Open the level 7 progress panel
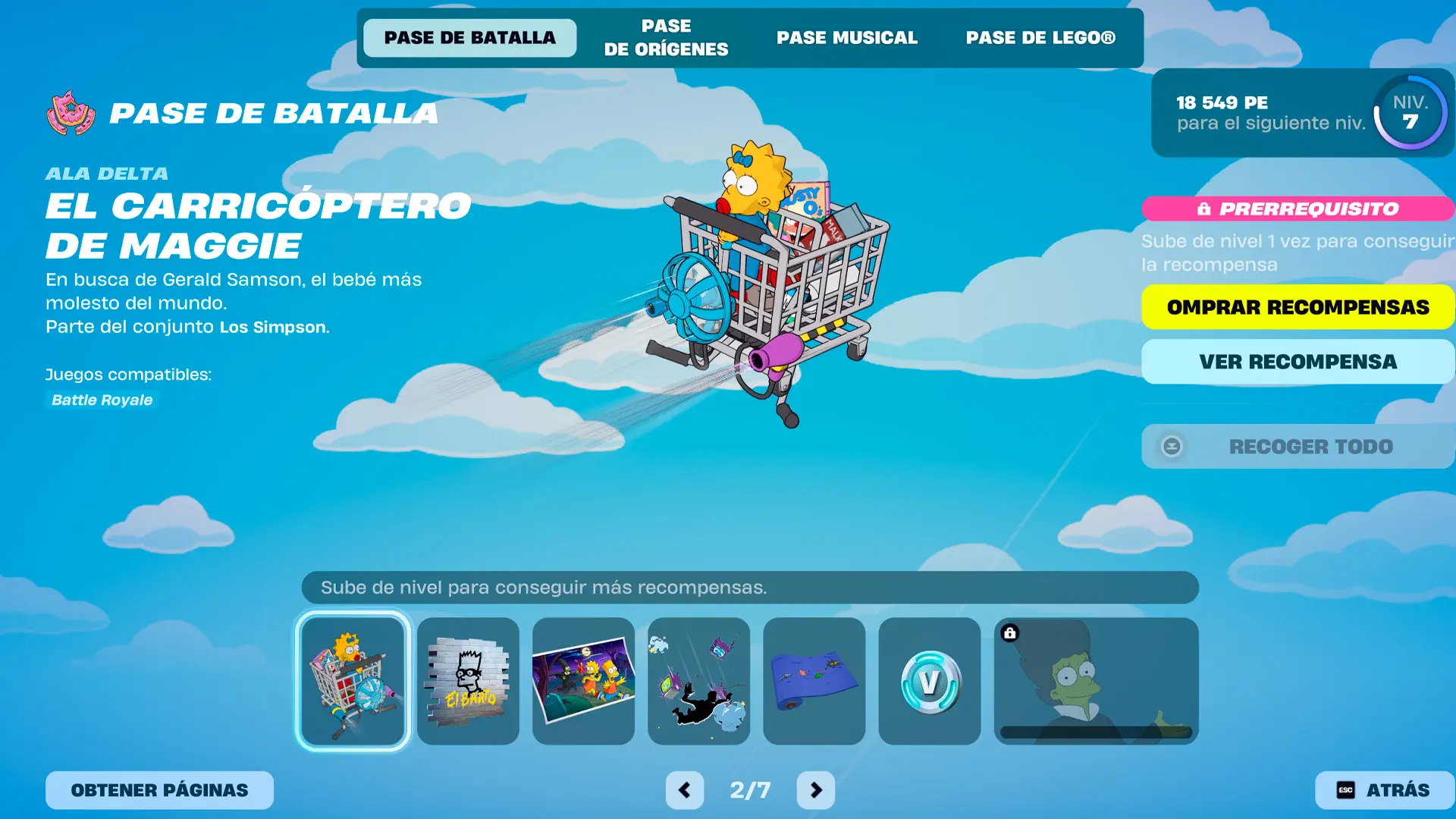 [1302, 113]
